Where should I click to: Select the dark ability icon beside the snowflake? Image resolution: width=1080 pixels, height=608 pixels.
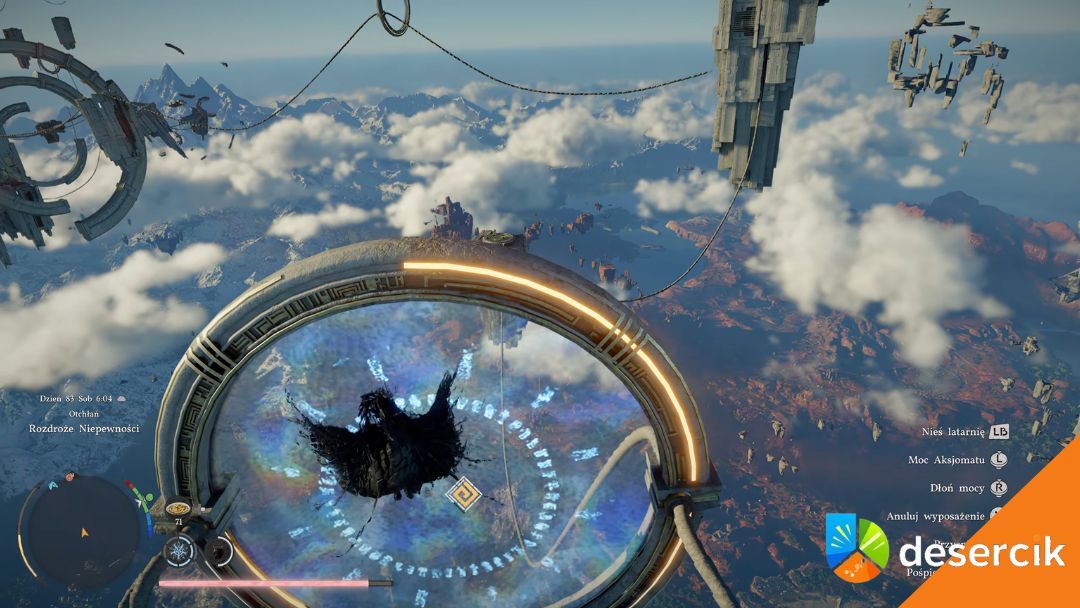217,551
